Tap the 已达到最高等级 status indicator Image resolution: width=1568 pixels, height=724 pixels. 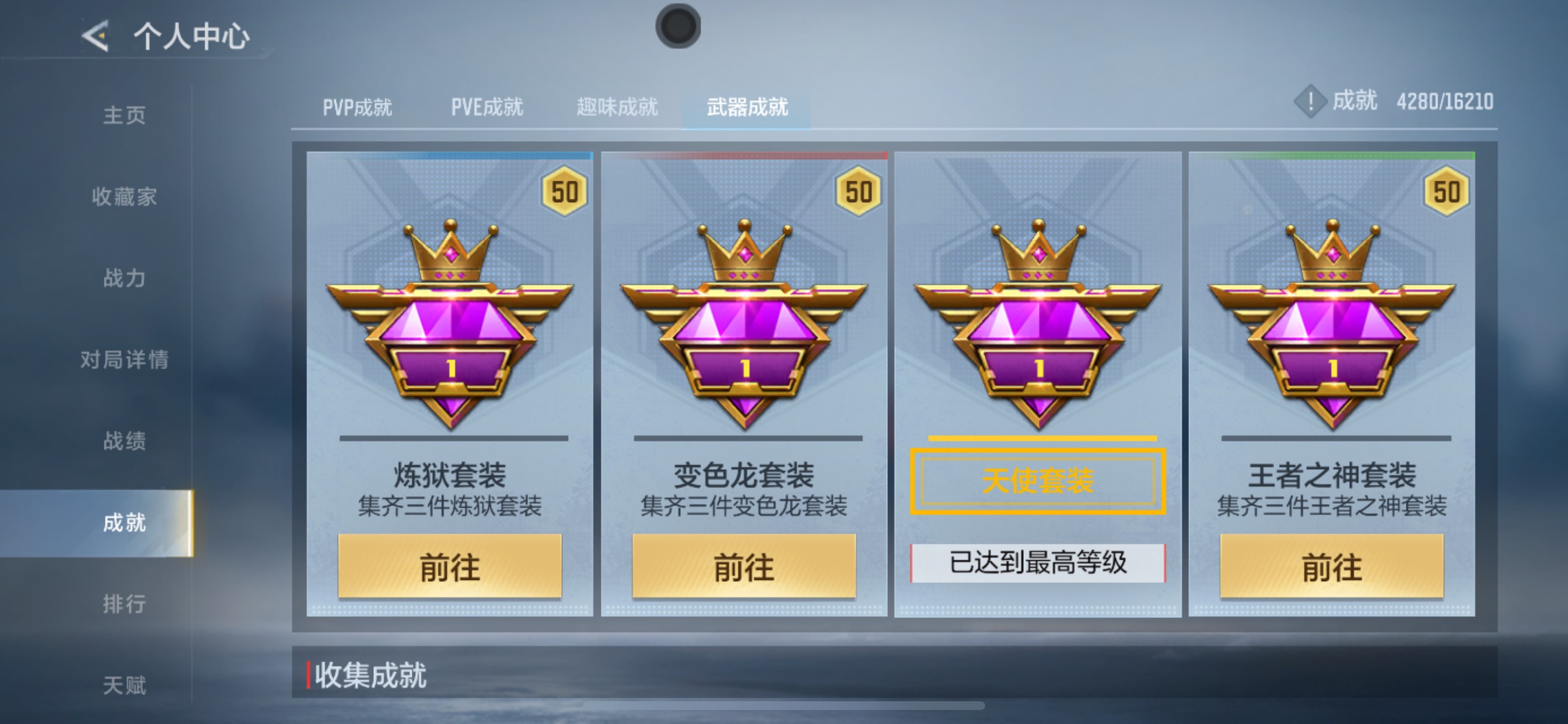pyautogui.click(x=1038, y=565)
